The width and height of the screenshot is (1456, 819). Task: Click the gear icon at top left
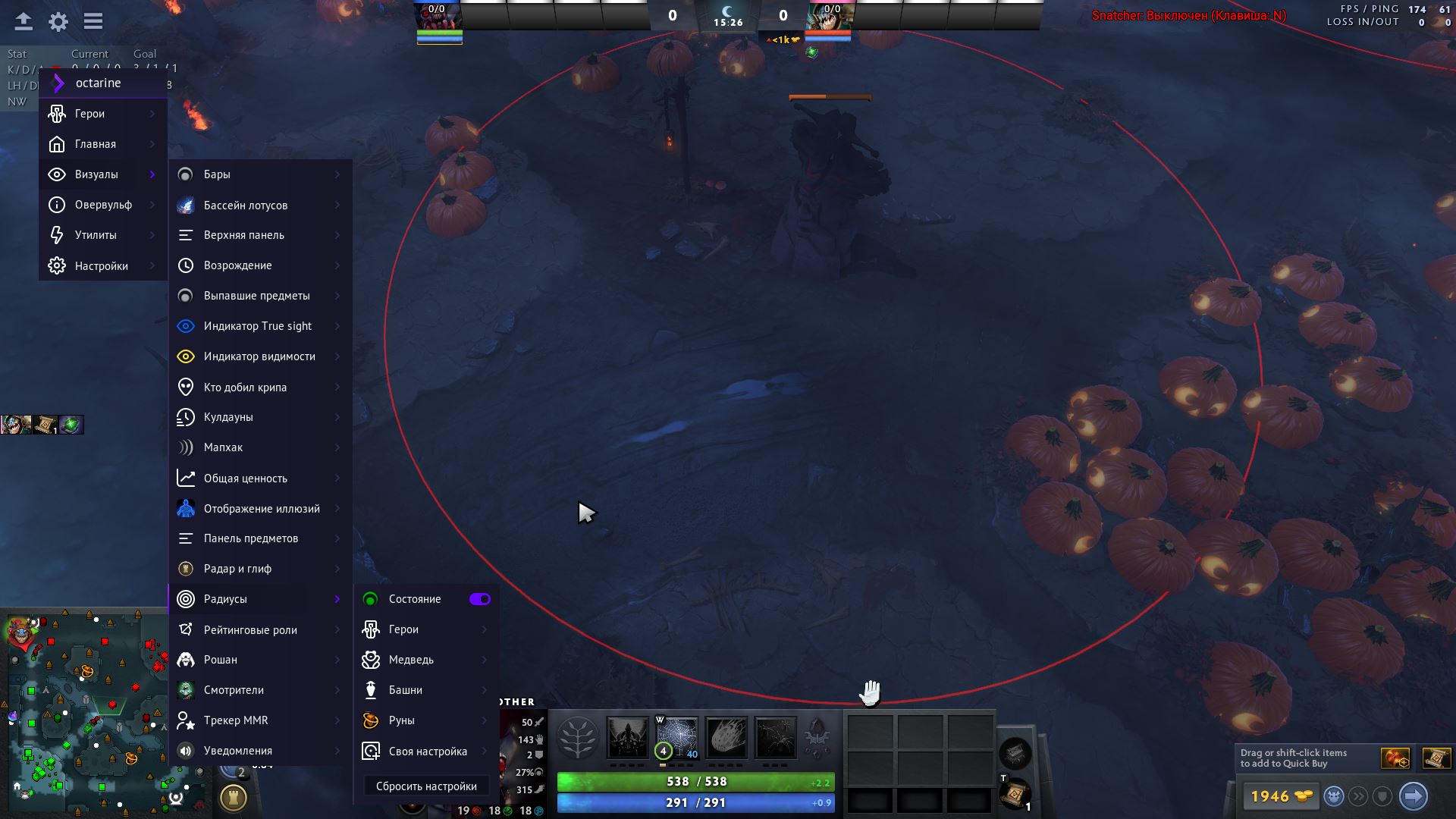click(x=58, y=21)
